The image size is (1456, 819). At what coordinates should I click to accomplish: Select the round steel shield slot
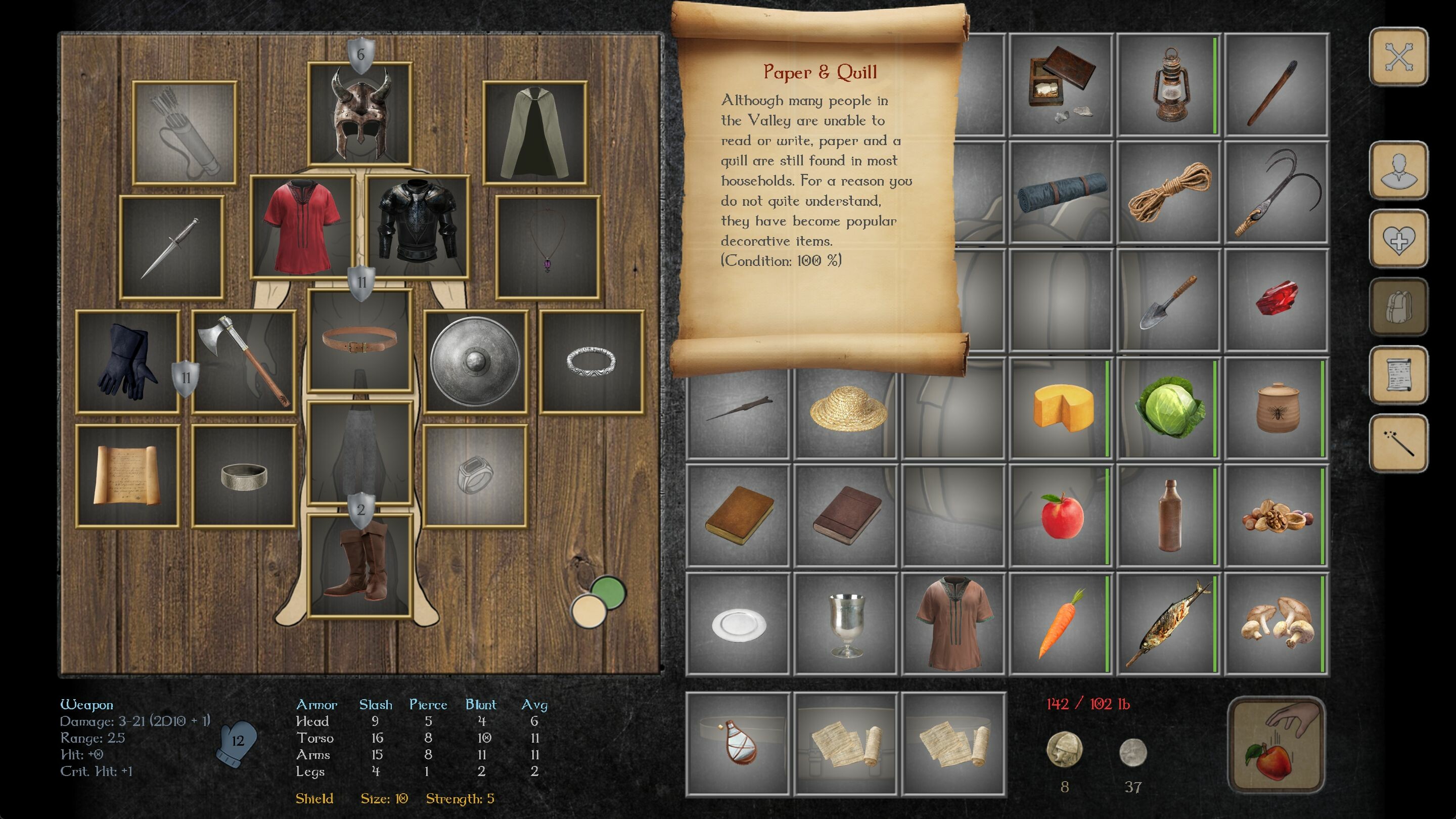click(x=475, y=361)
